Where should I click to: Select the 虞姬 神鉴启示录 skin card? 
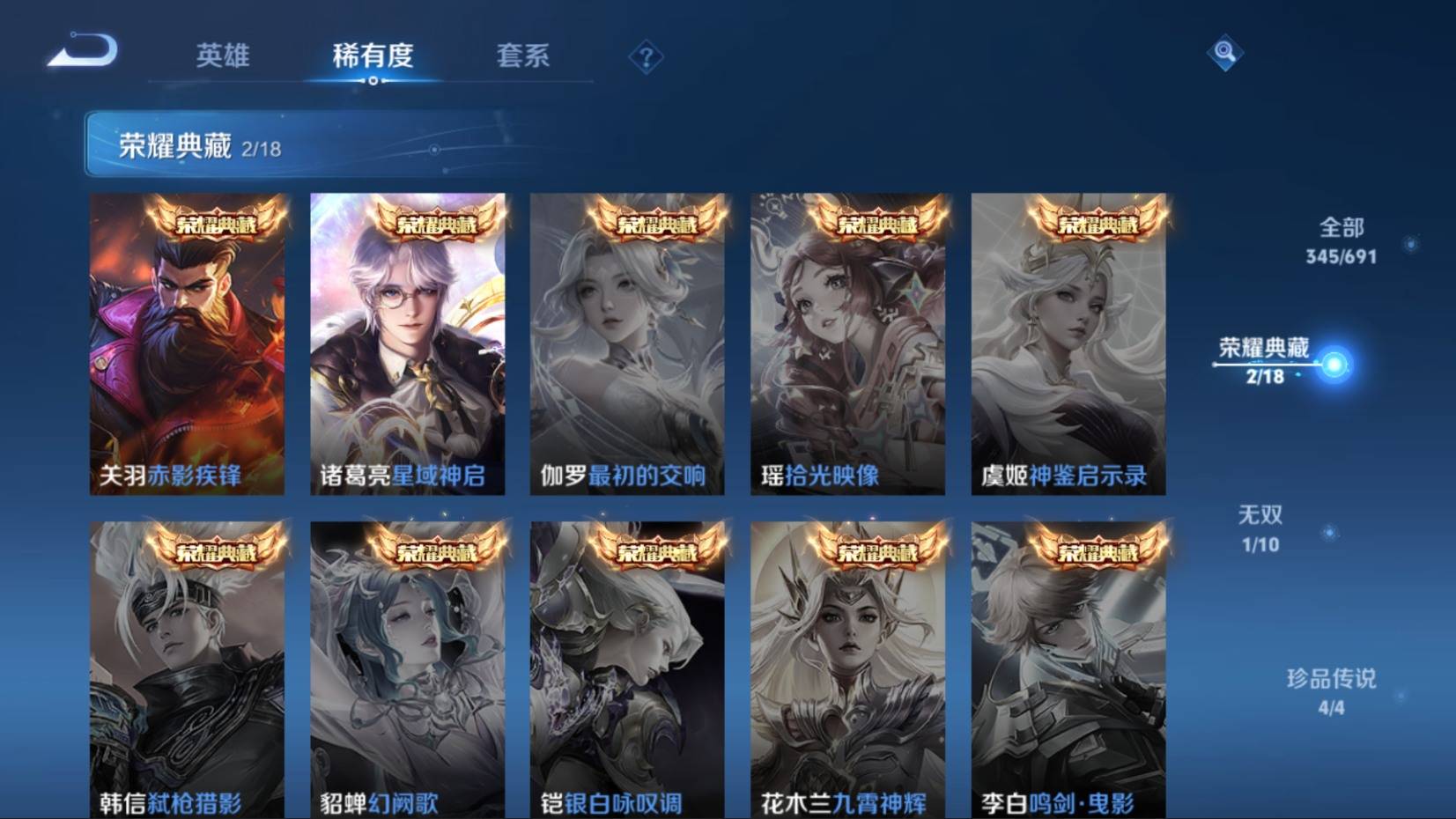1068,343
